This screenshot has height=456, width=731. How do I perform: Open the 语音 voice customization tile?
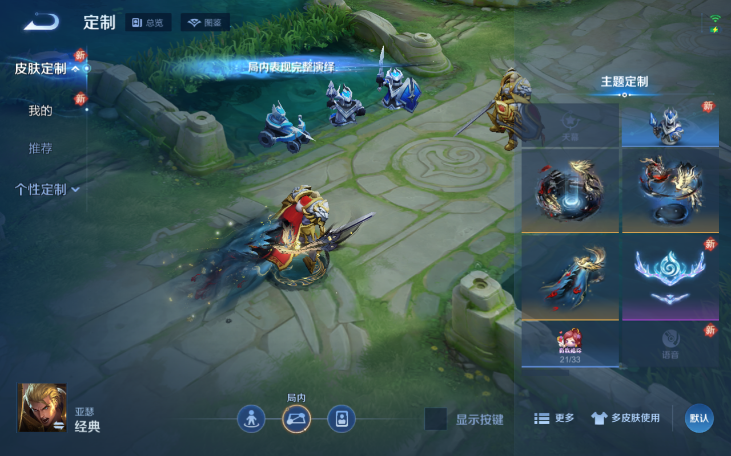tap(669, 344)
